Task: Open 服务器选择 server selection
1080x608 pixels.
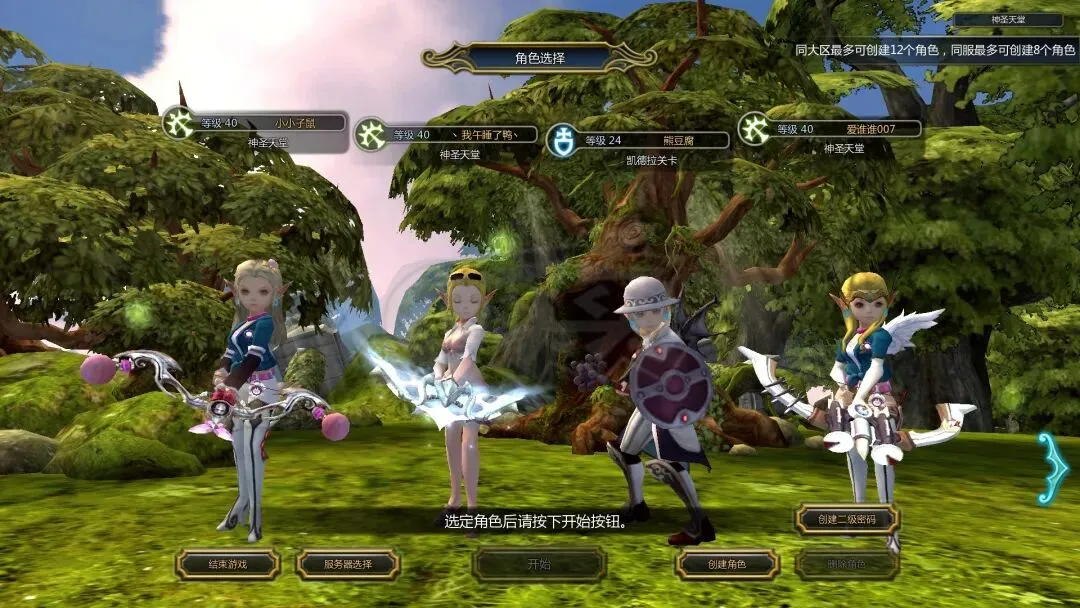Action: point(347,564)
